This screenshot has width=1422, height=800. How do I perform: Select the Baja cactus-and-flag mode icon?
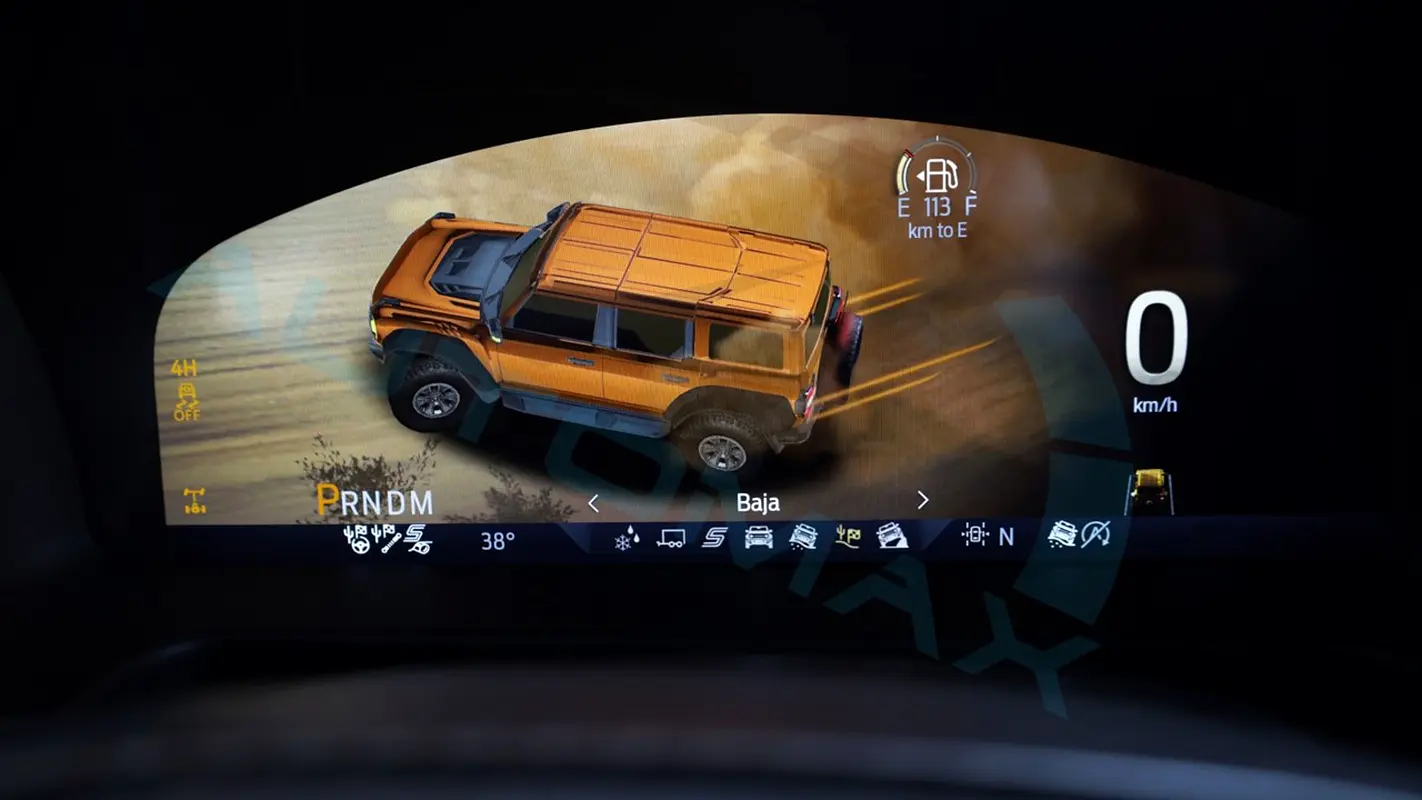(849, 537)
